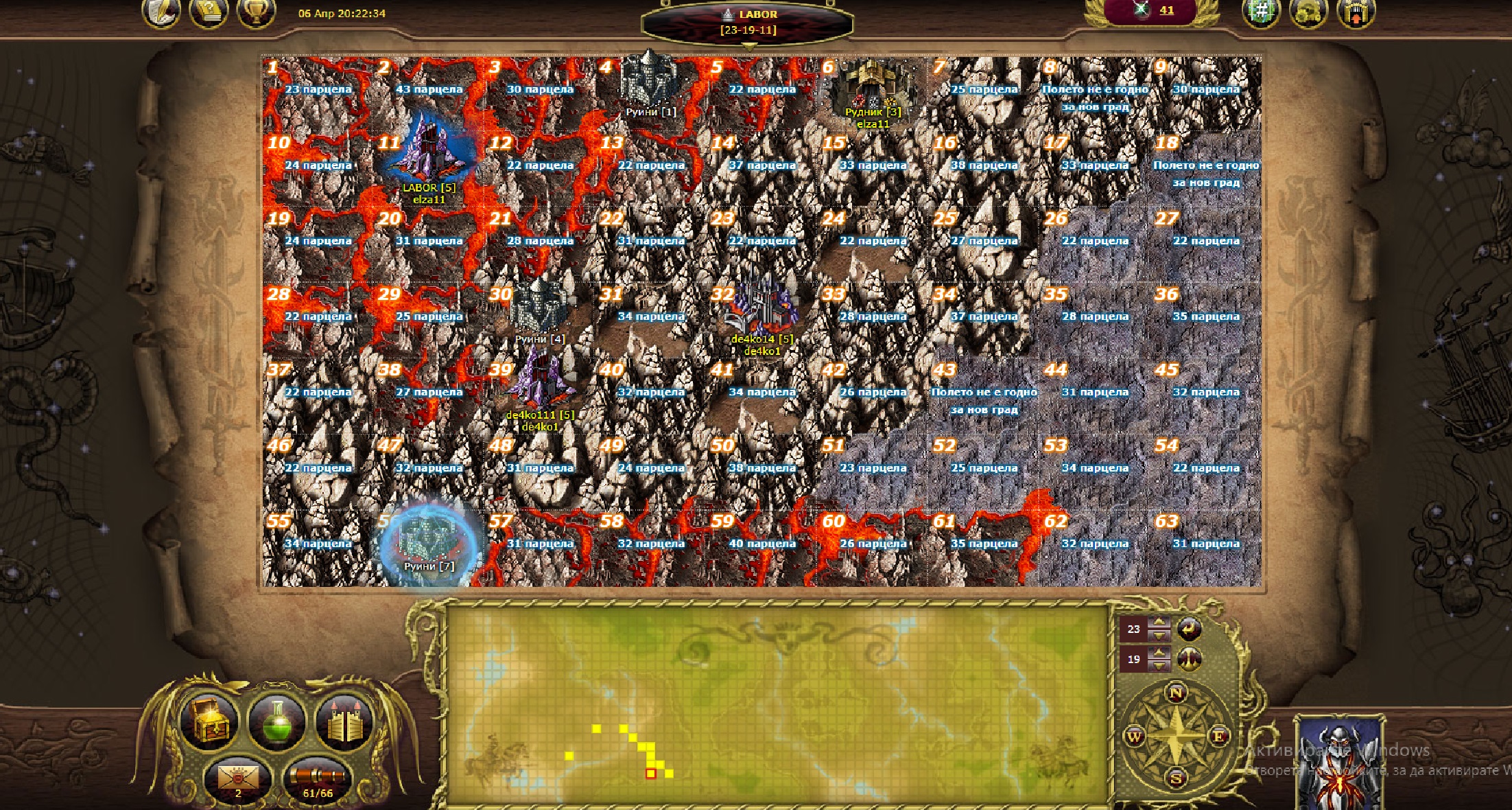Image resolution: width=1512 pixels, height=810 pixels.
Task: Click the first coordinate field showing 23
Action: [1133, 629]
